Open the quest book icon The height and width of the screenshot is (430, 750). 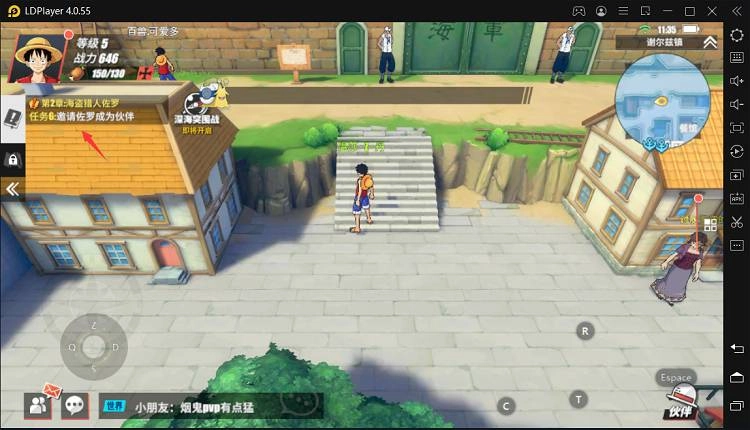(12, 118)
